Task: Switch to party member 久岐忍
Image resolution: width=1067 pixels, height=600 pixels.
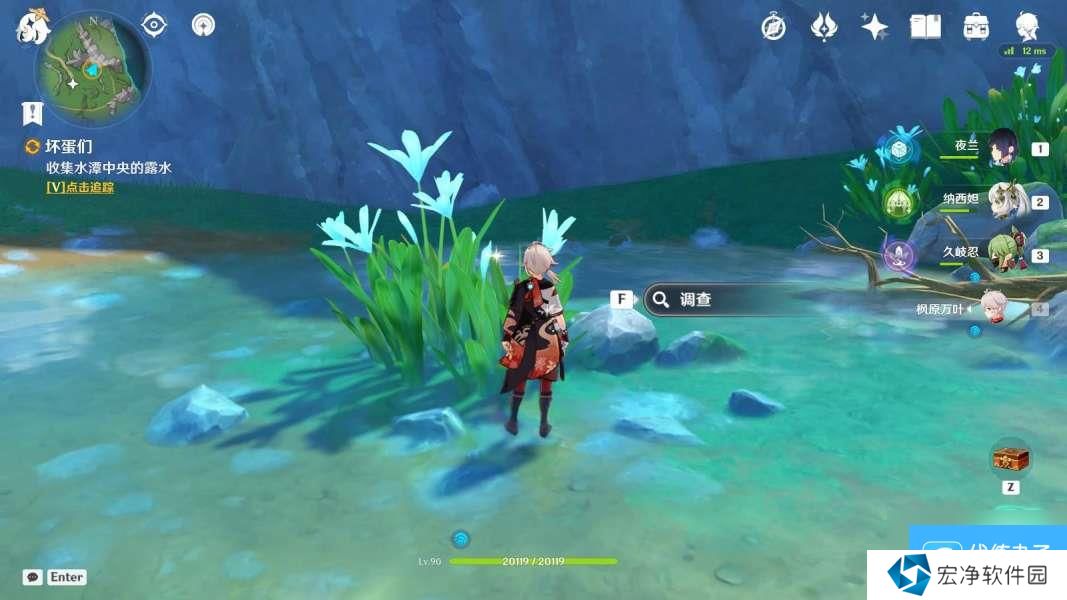Action: tap(1002, 254)
